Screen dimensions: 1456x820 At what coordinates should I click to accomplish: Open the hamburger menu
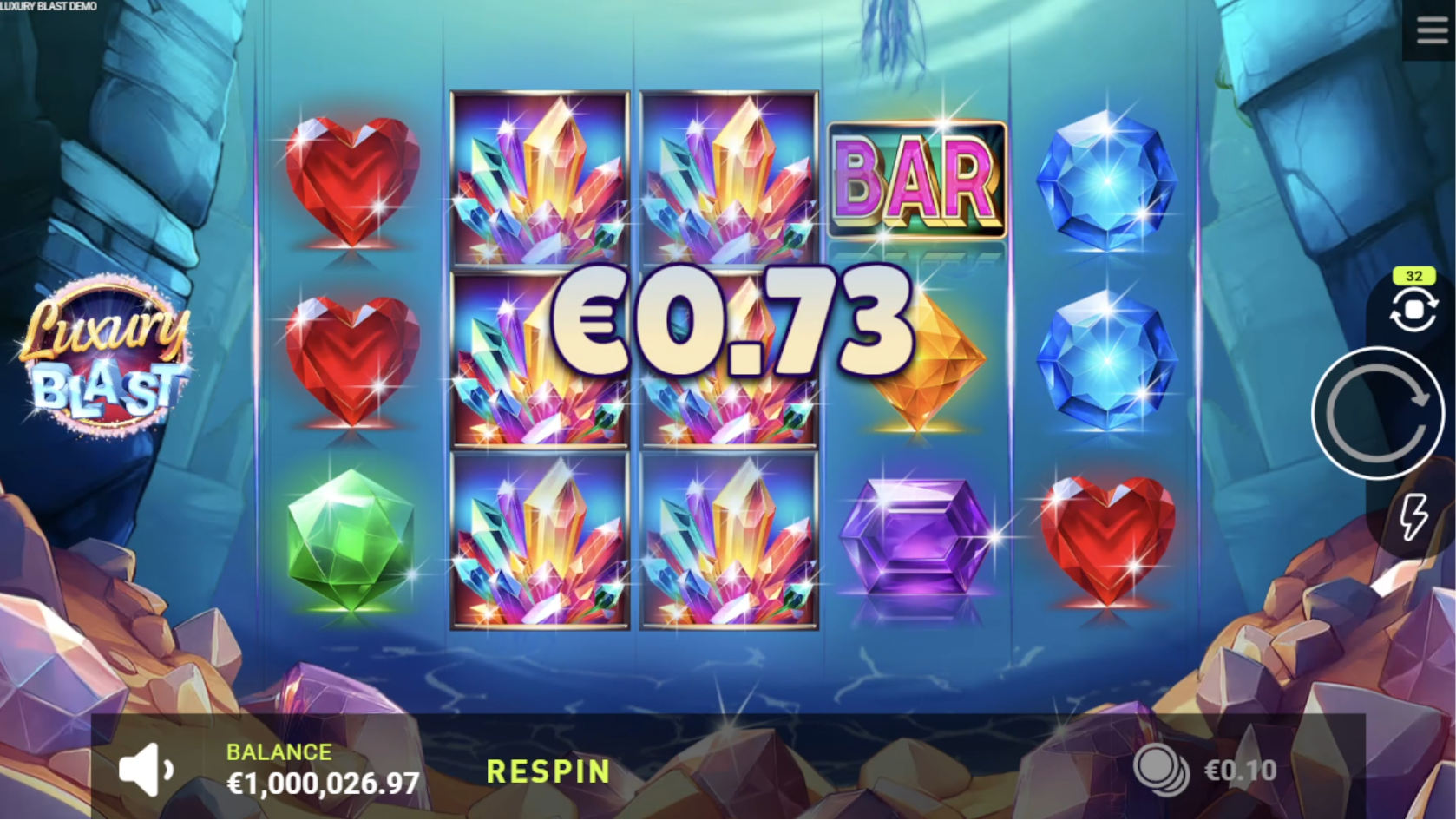pos(1432,30)
